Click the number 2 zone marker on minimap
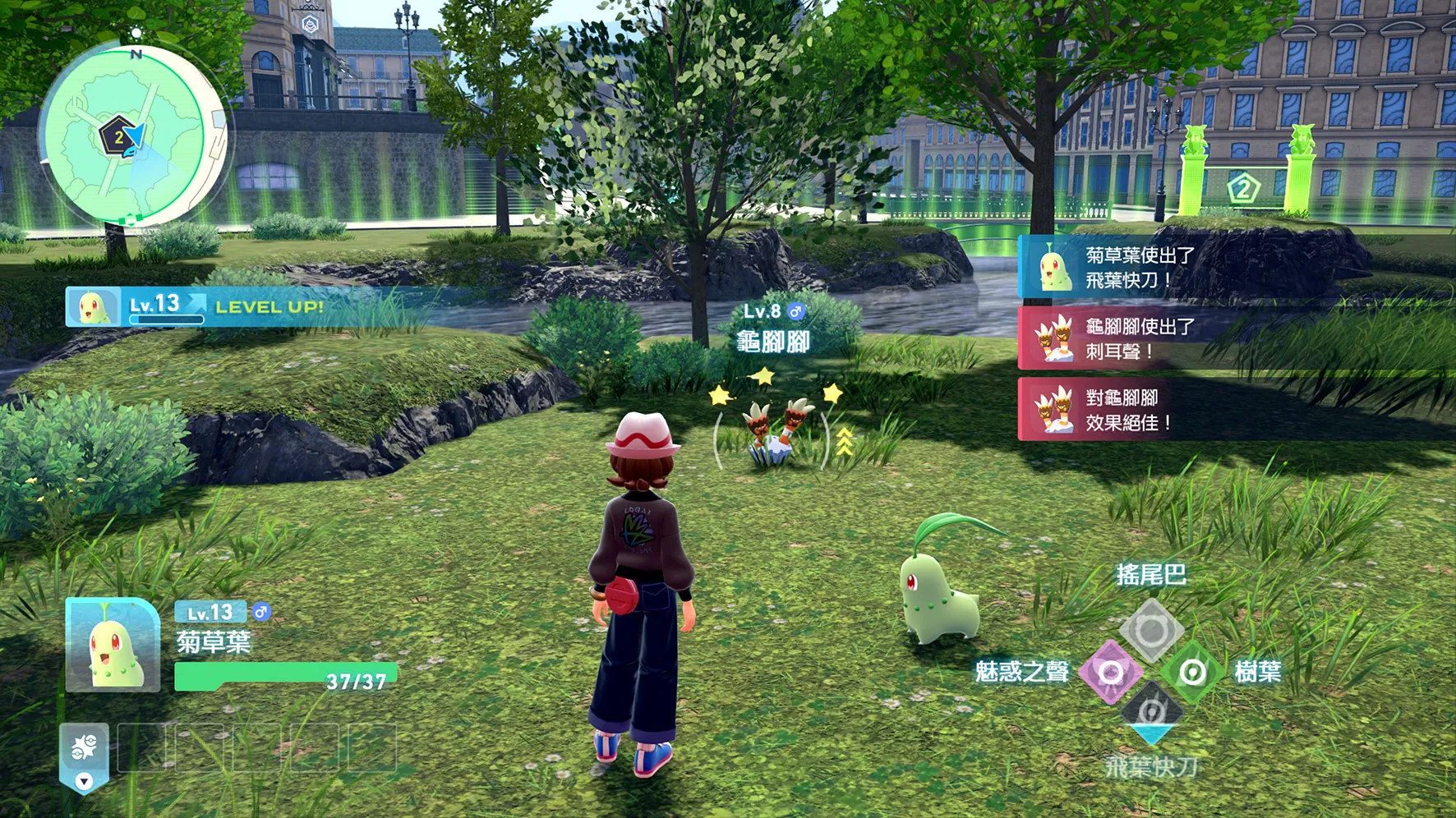This screenshot has width=1456, height=818. [118, 136]
